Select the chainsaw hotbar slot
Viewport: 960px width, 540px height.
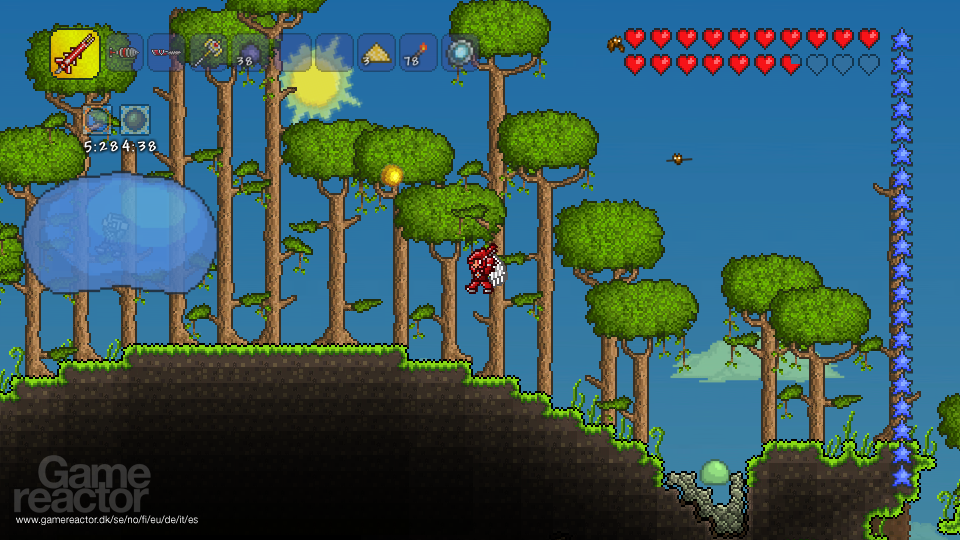(165, 52)
